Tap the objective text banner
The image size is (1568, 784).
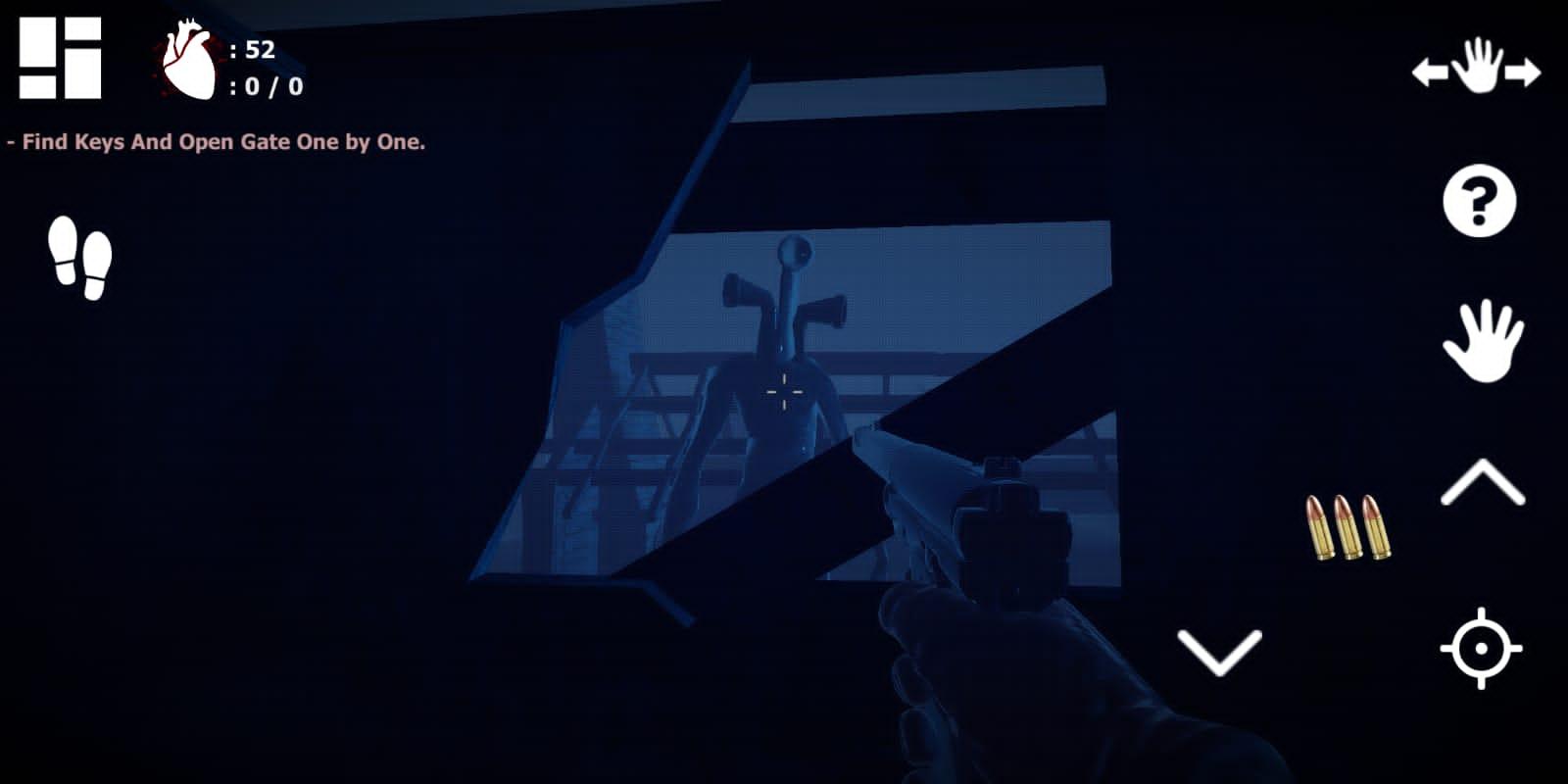pyautogui.click(x=217, y=142)
